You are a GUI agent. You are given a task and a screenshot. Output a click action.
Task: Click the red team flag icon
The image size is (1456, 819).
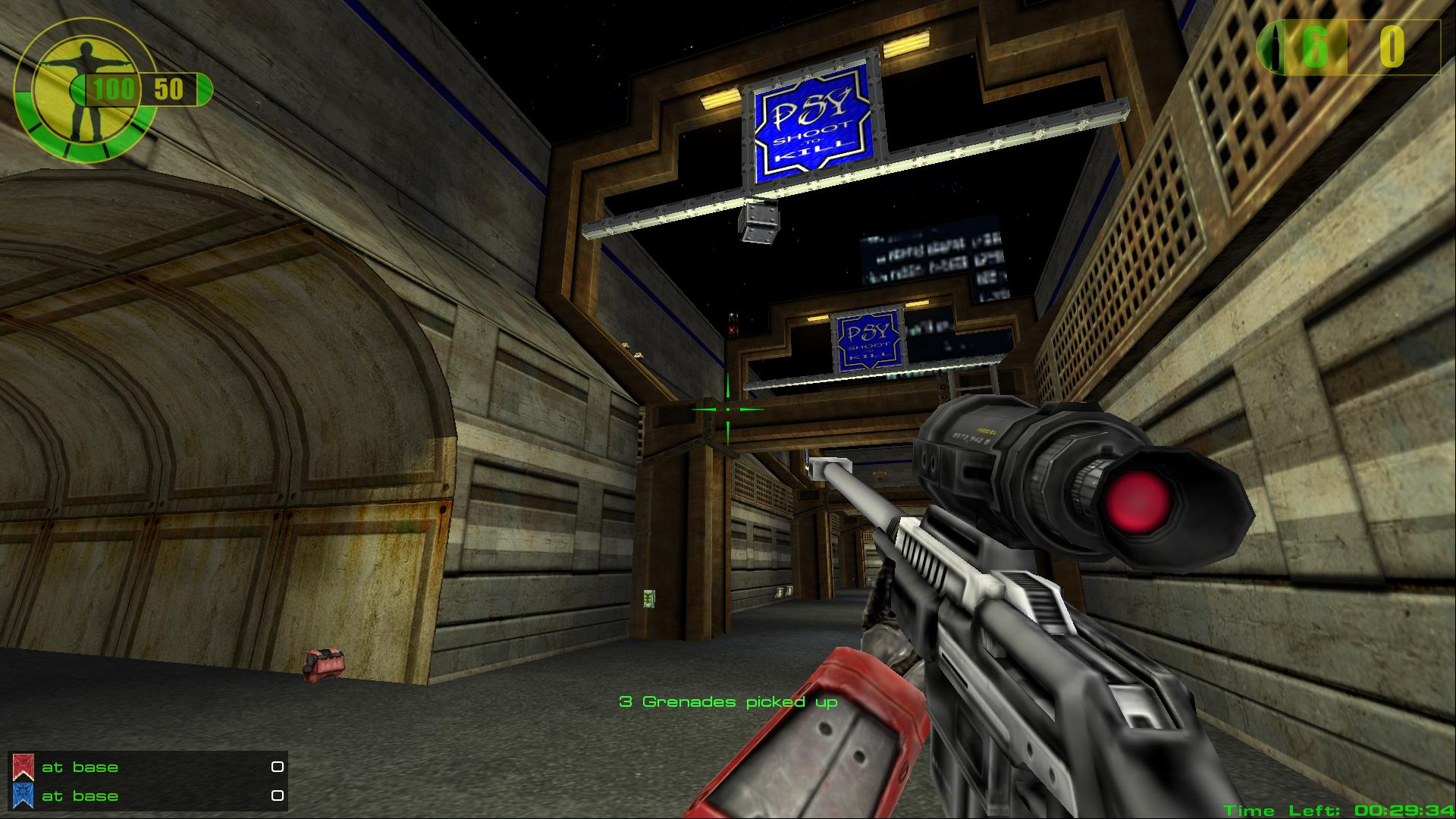23,767
